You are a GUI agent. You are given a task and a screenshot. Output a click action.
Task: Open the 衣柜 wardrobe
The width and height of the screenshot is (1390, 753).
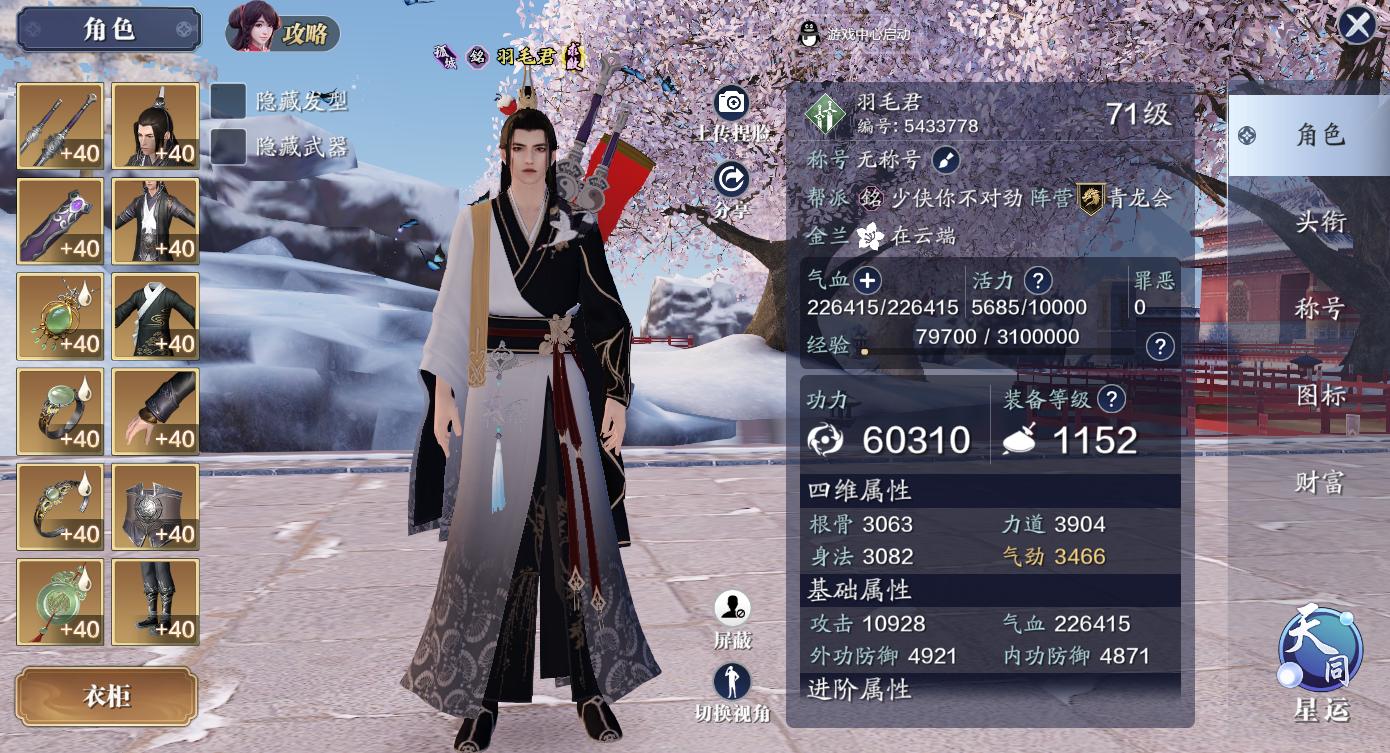(106, 696)
